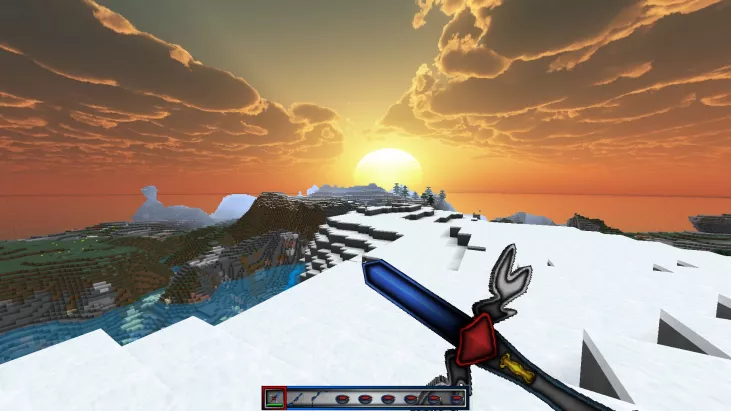Switch to the hooked tool hotbar slot
Viewport: 731px width, 411px height.
[x=319, y=398]
